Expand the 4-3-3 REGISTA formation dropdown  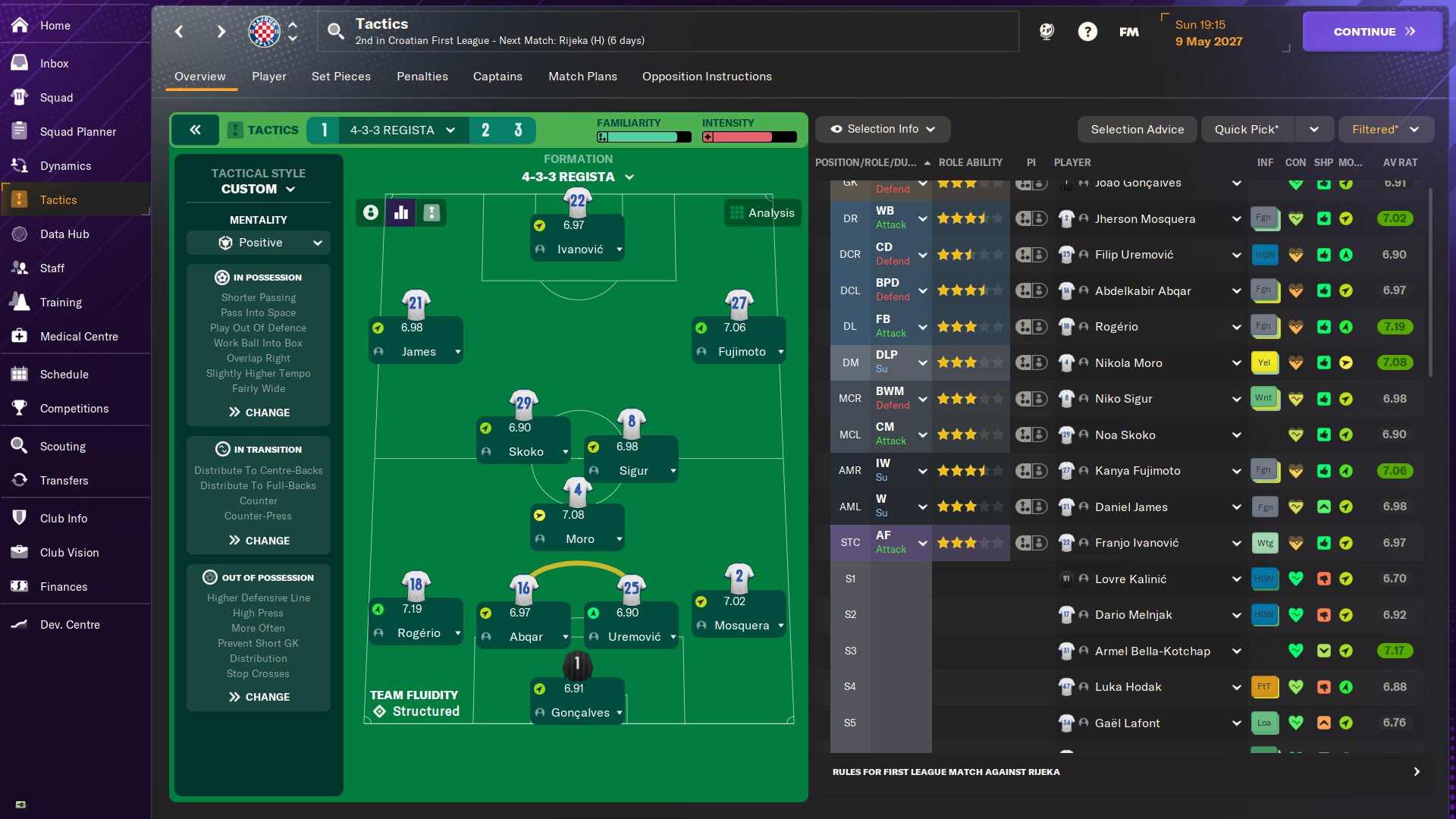coord(579,177)
